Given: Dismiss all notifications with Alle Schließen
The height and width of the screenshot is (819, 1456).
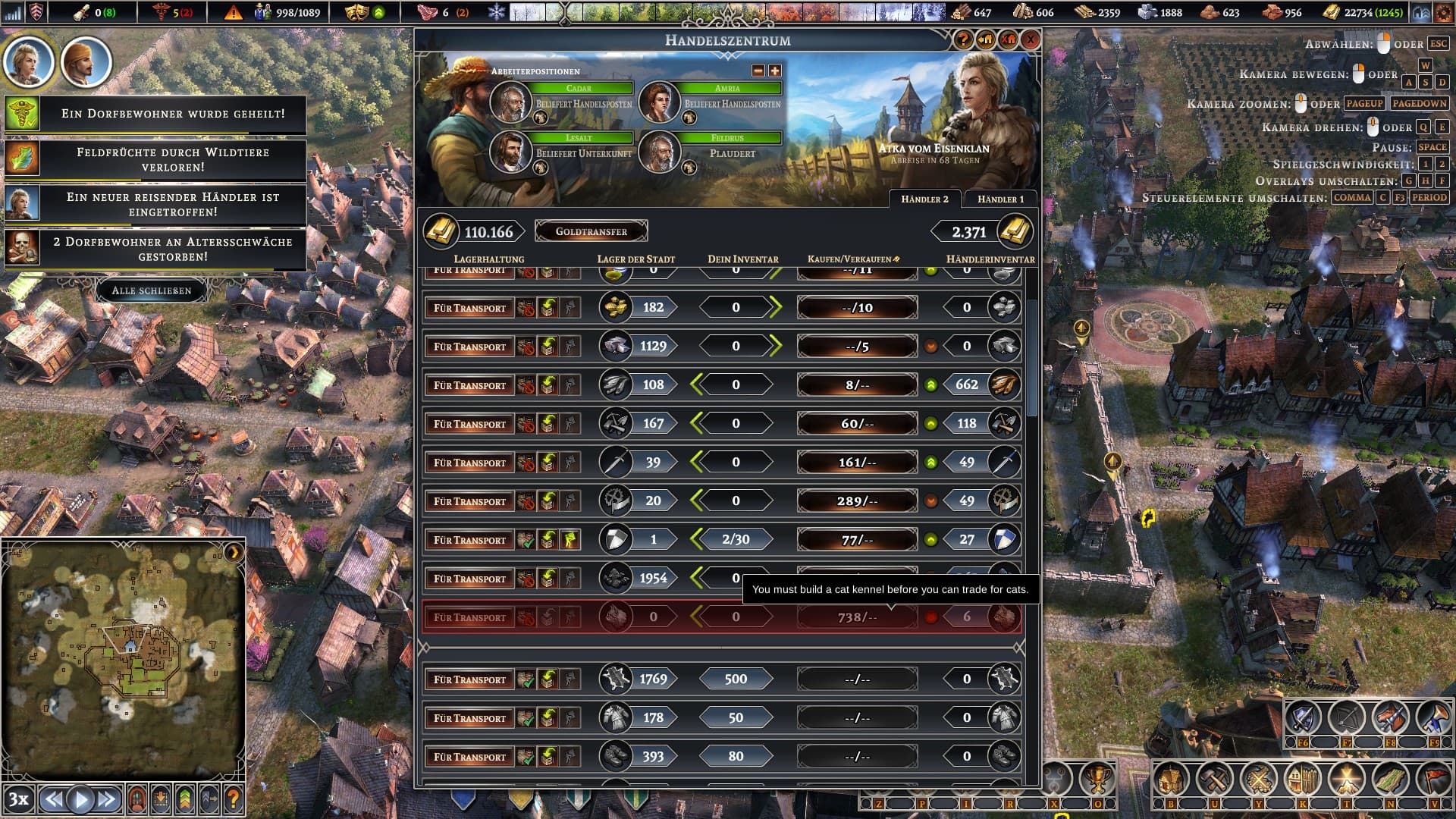Looking at the screenshot, I should [152, 290].
